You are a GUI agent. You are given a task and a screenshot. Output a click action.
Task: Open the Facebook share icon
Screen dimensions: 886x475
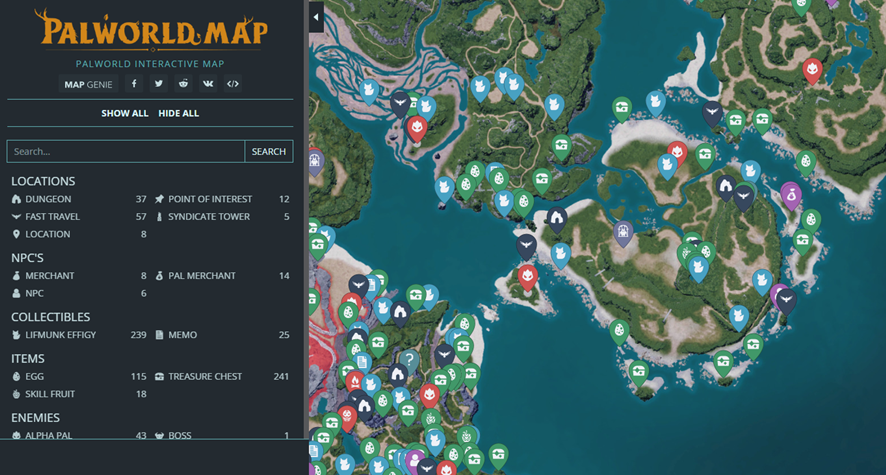coord(134,84)
